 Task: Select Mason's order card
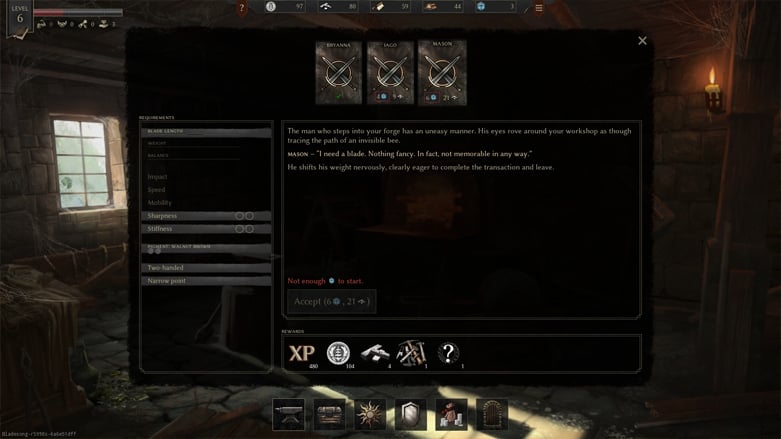point(442,72)
